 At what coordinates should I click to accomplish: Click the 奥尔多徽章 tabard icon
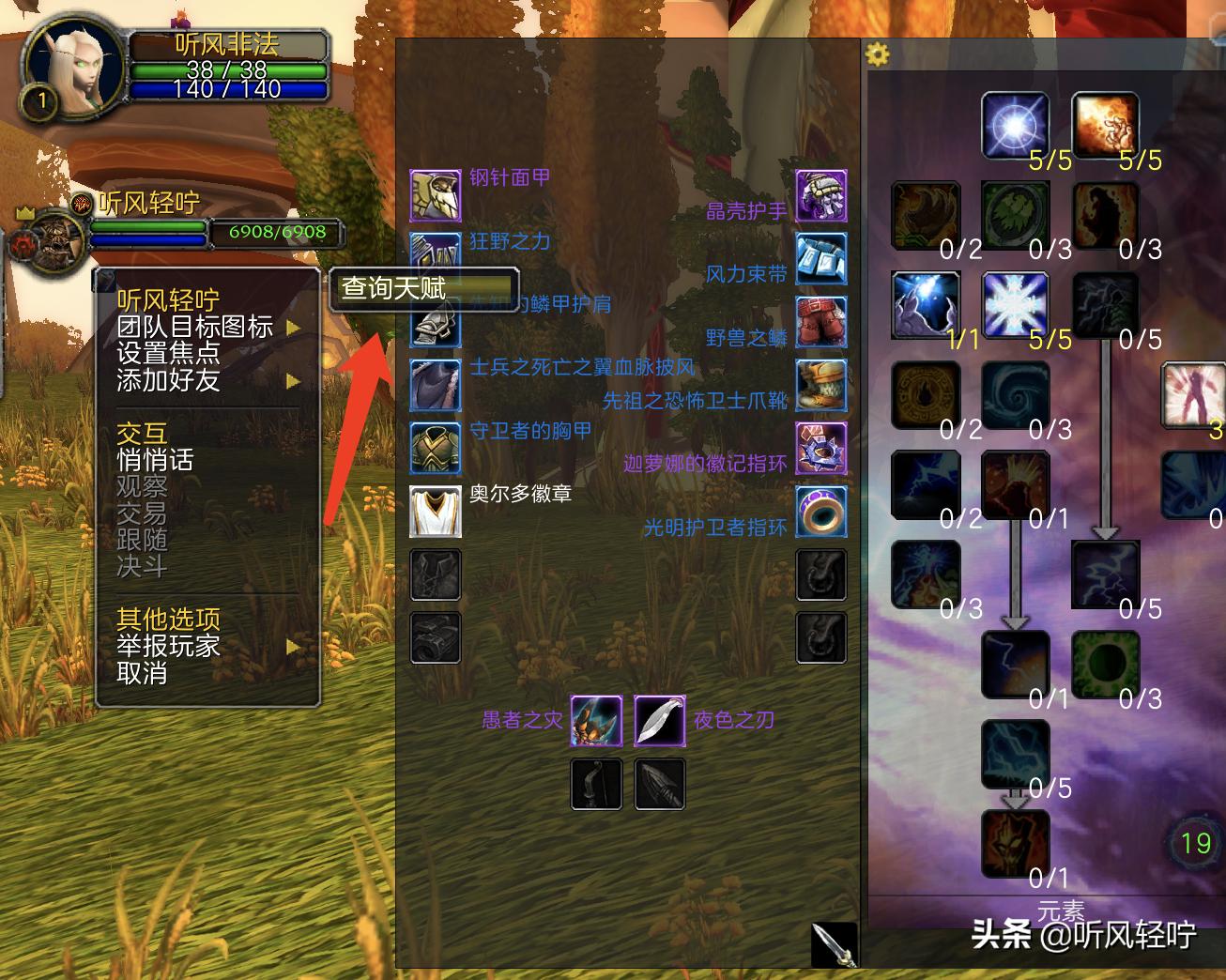pos(435,512)
